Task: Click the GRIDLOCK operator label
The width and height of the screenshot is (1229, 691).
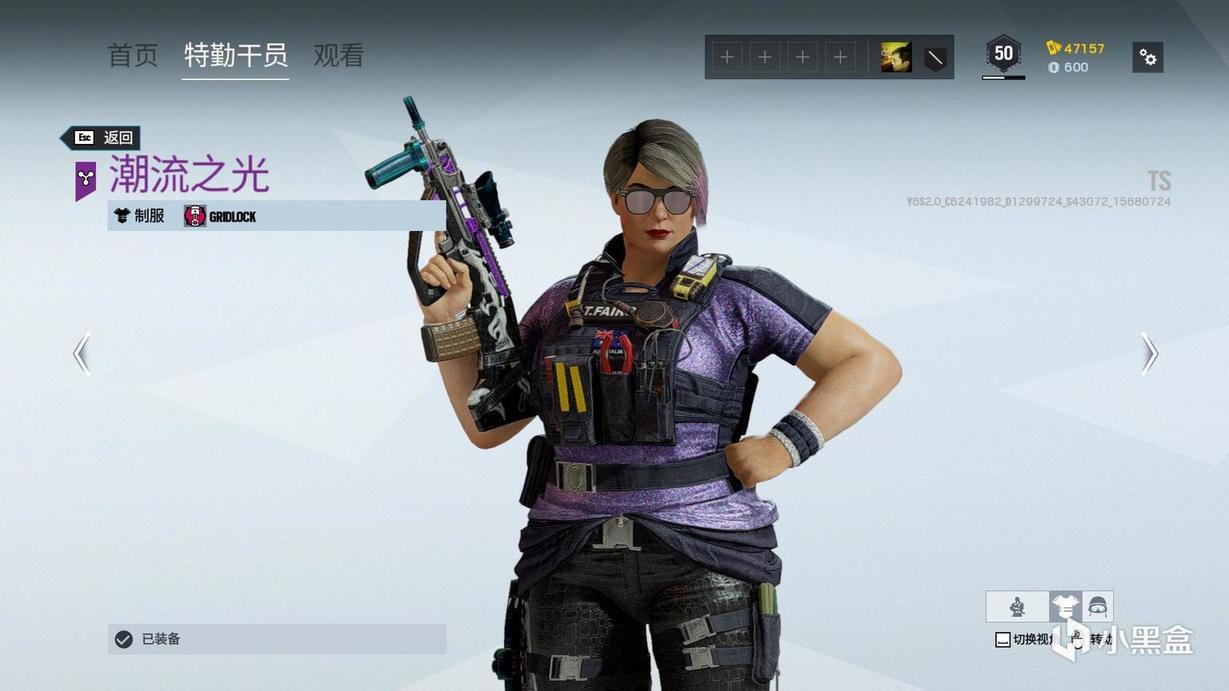Action: click(221, 216)
